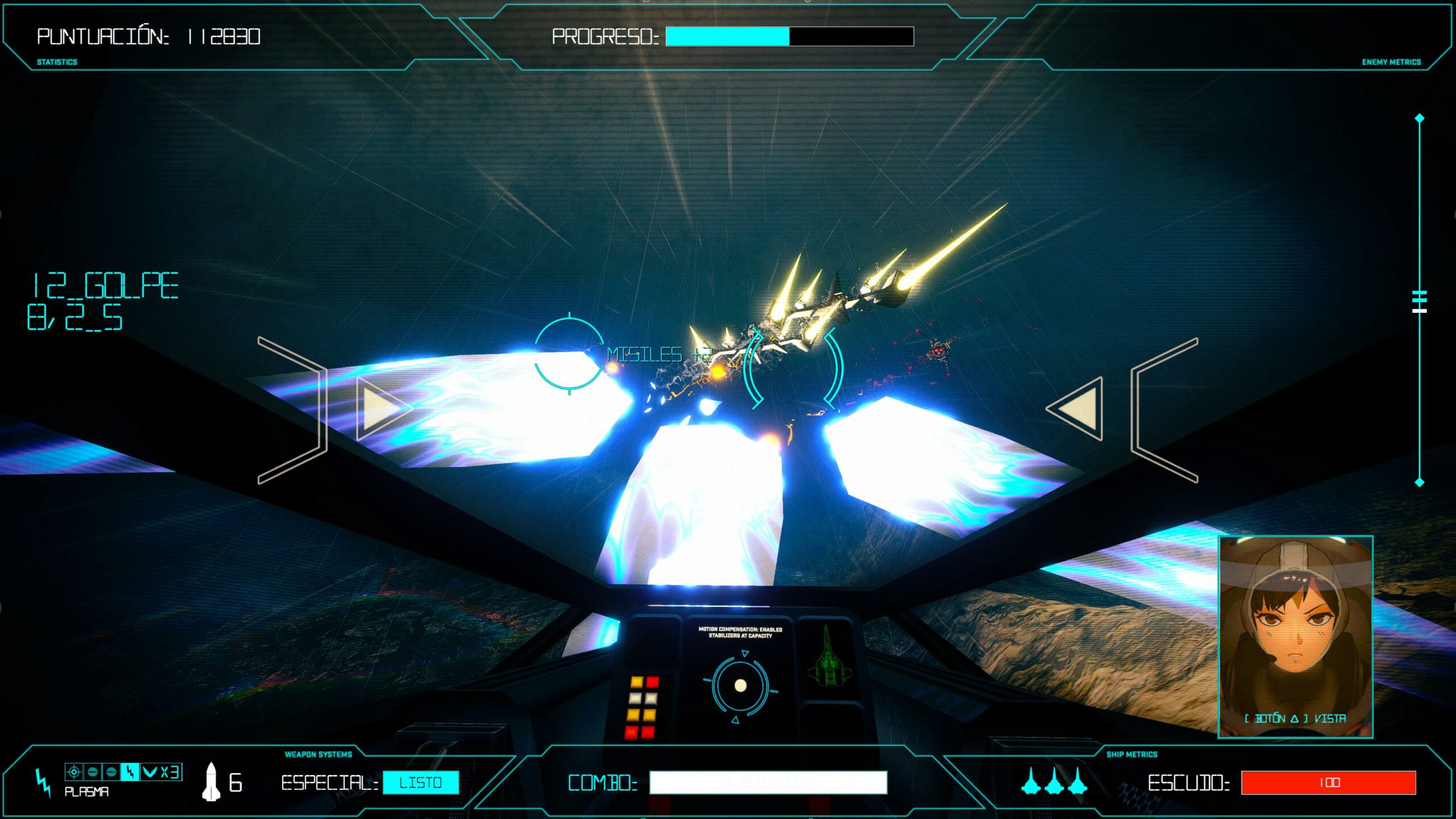Select the crosshair weapon slot
The image size is (1456, 819).
point(73,772)
